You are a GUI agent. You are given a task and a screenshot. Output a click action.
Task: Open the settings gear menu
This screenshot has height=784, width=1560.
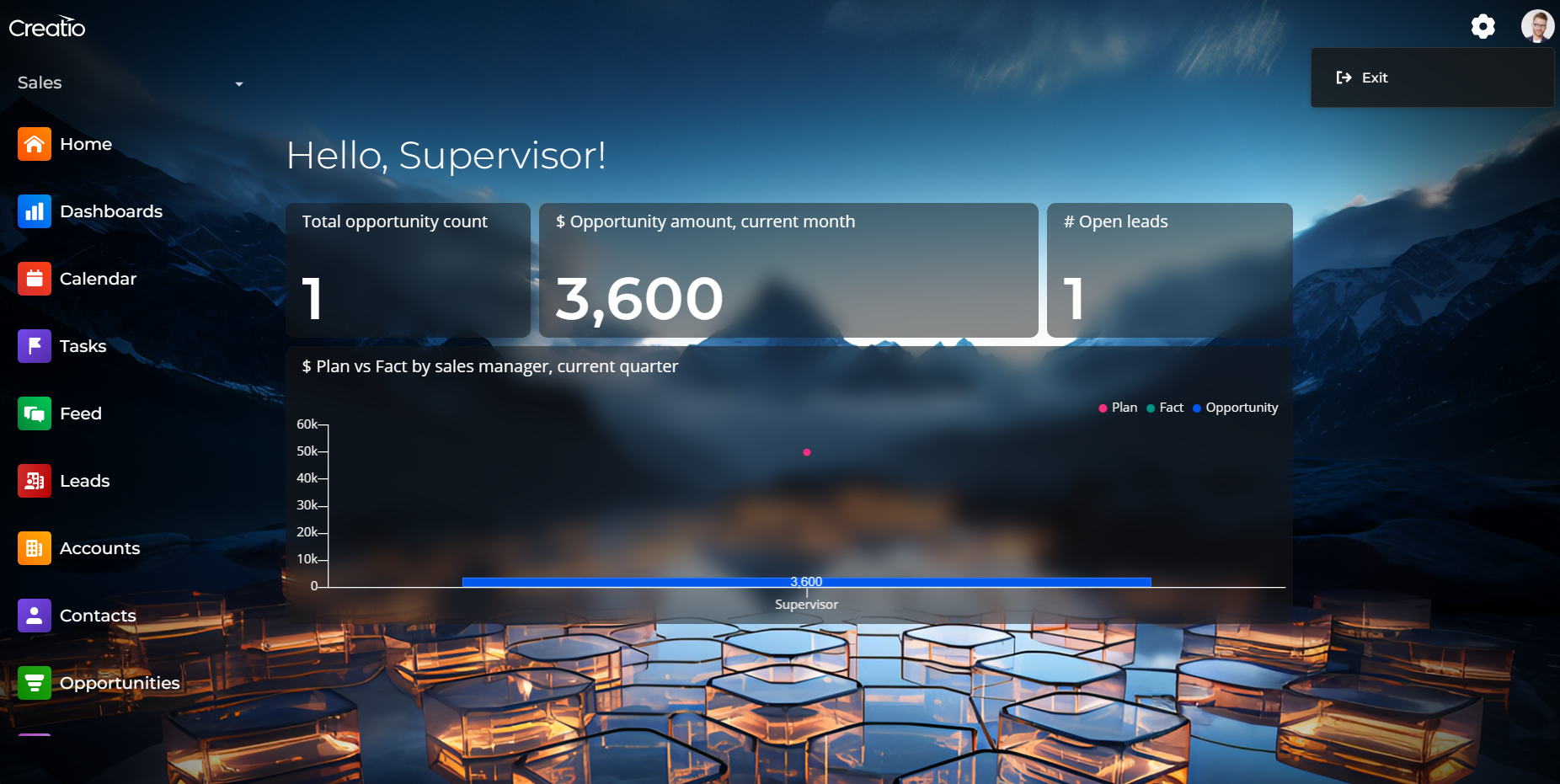pos(1483,26)
